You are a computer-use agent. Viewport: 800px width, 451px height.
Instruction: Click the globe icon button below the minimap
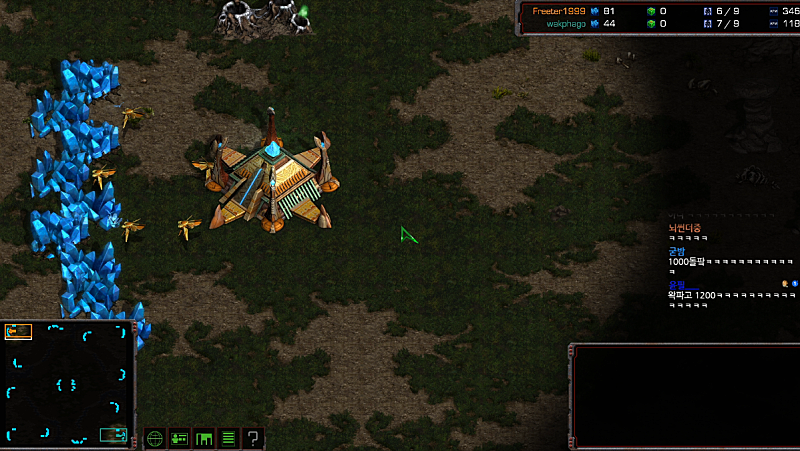pos(155,438)
